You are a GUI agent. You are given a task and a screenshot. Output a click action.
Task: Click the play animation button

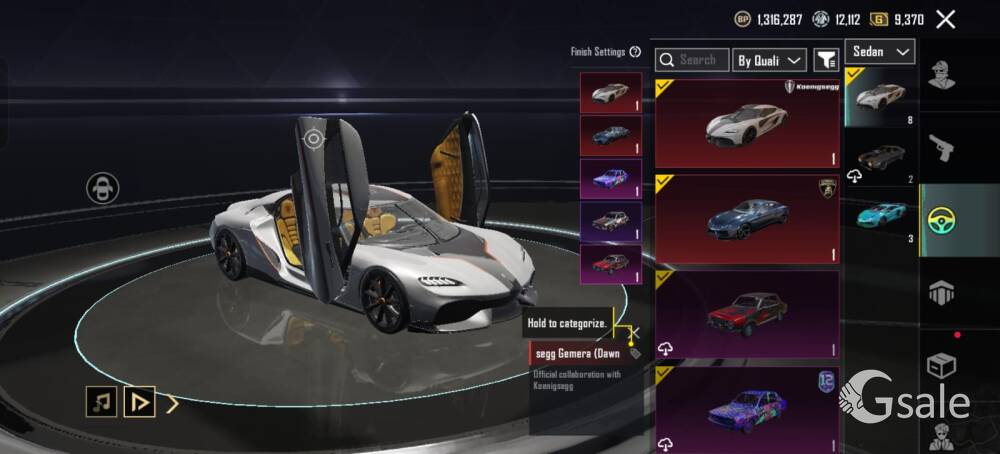click(139, 402)
